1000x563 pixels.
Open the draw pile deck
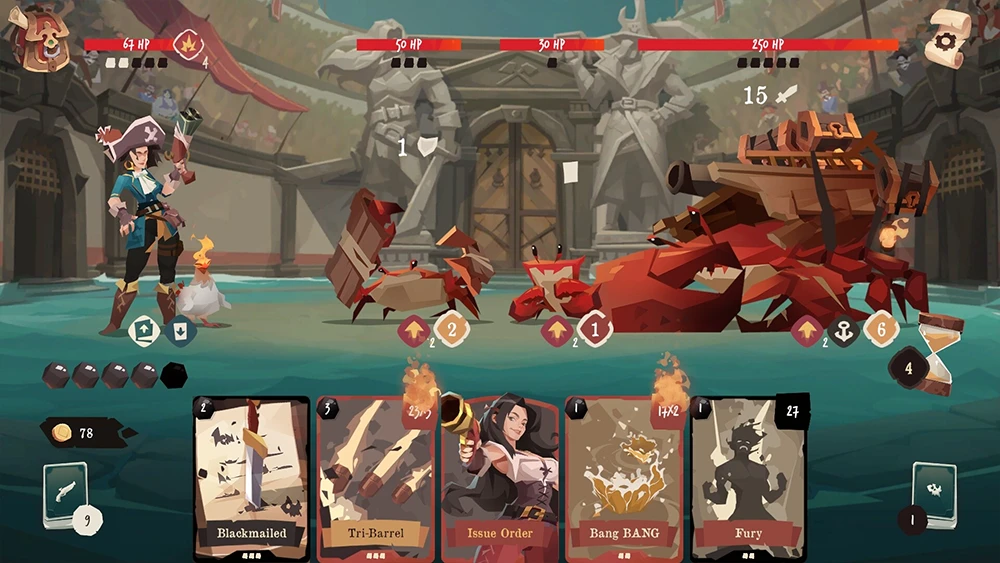[x=66, y=493]
